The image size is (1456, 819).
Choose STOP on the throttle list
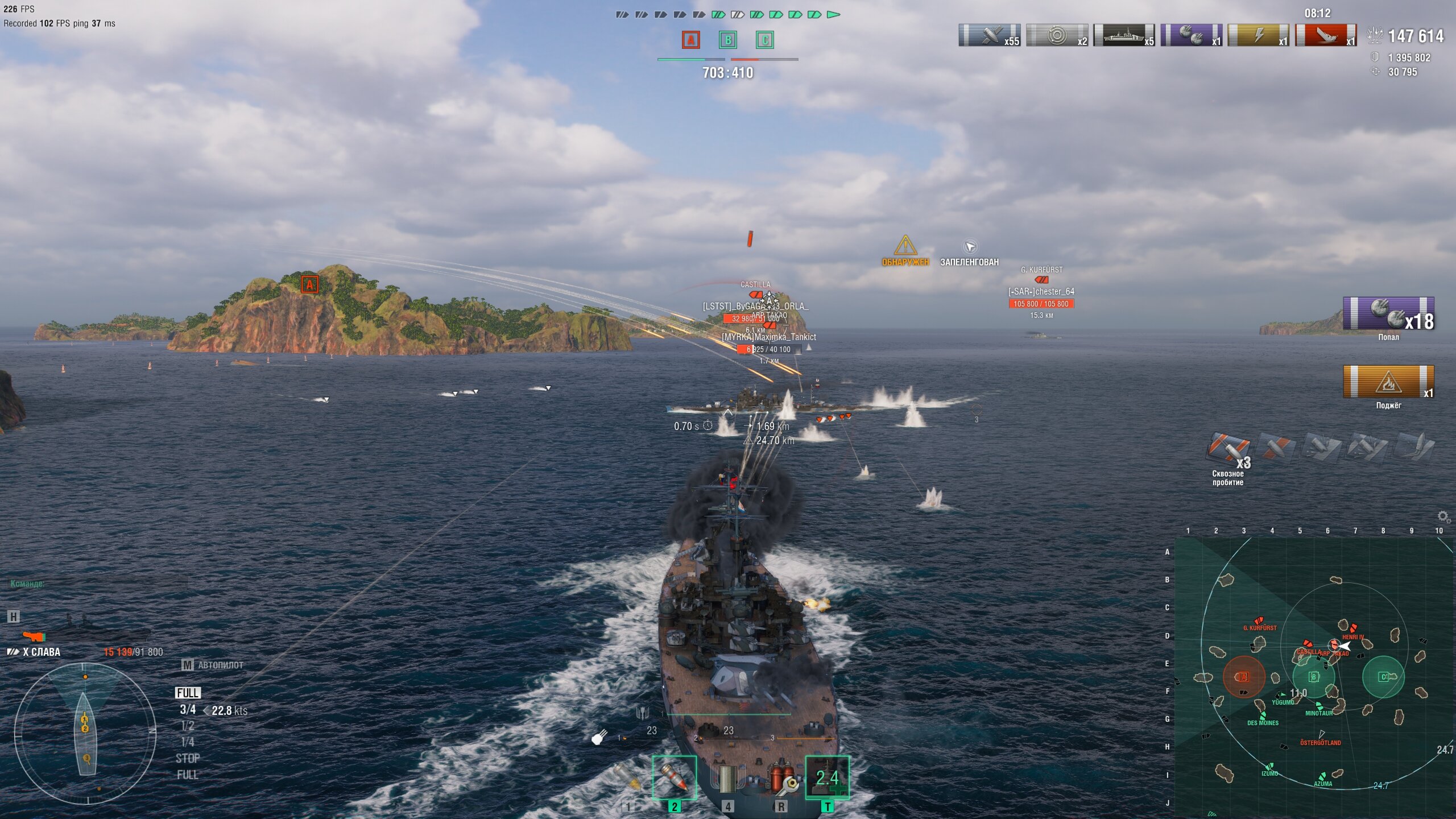pos(188,759)
